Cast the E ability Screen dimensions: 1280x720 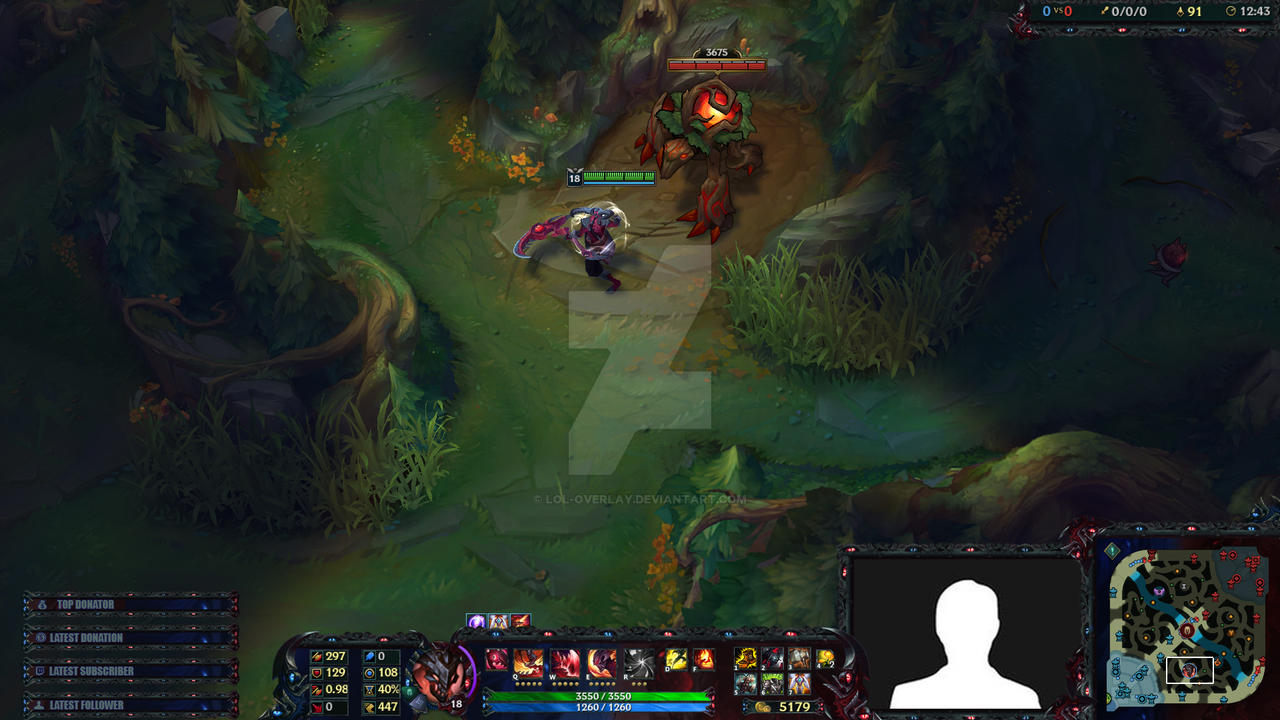601,663
